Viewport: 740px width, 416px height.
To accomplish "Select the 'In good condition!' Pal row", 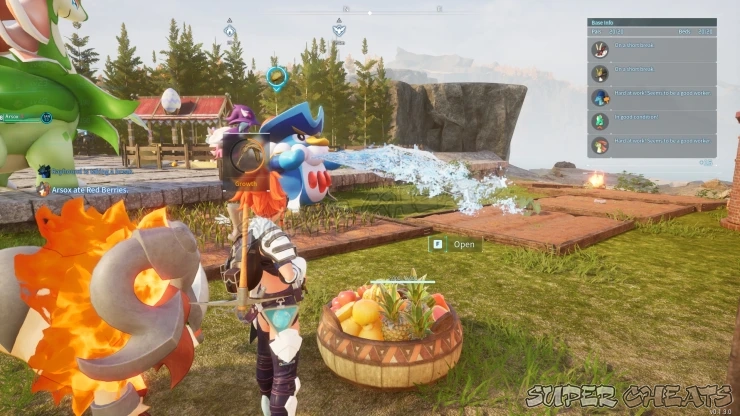I will click(651, 121).
